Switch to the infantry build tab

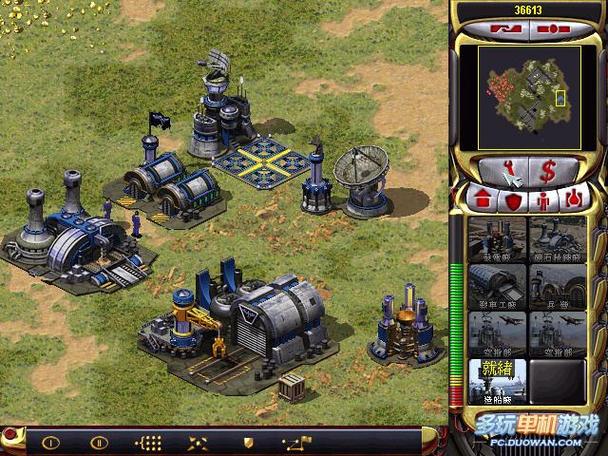point(544,199)
